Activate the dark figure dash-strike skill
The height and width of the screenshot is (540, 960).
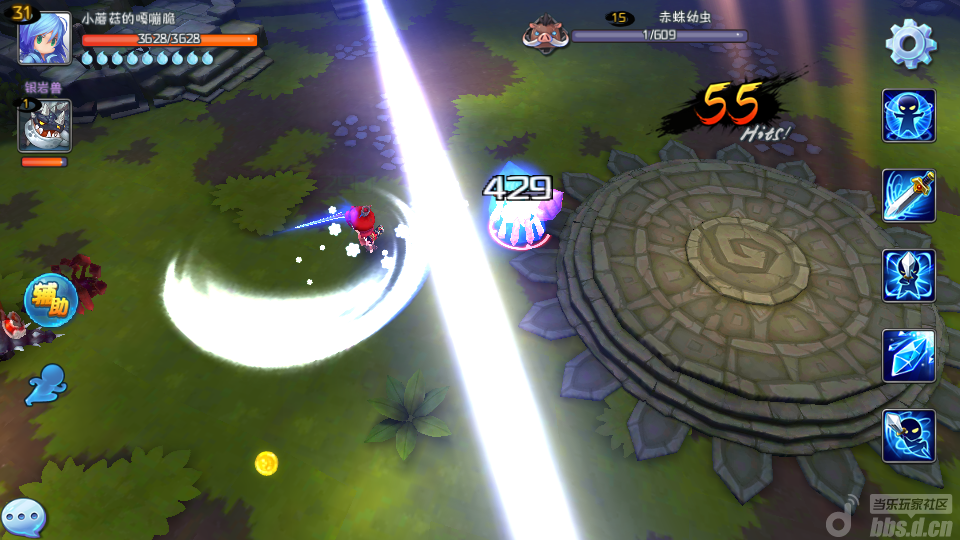(x=908, y=436)
